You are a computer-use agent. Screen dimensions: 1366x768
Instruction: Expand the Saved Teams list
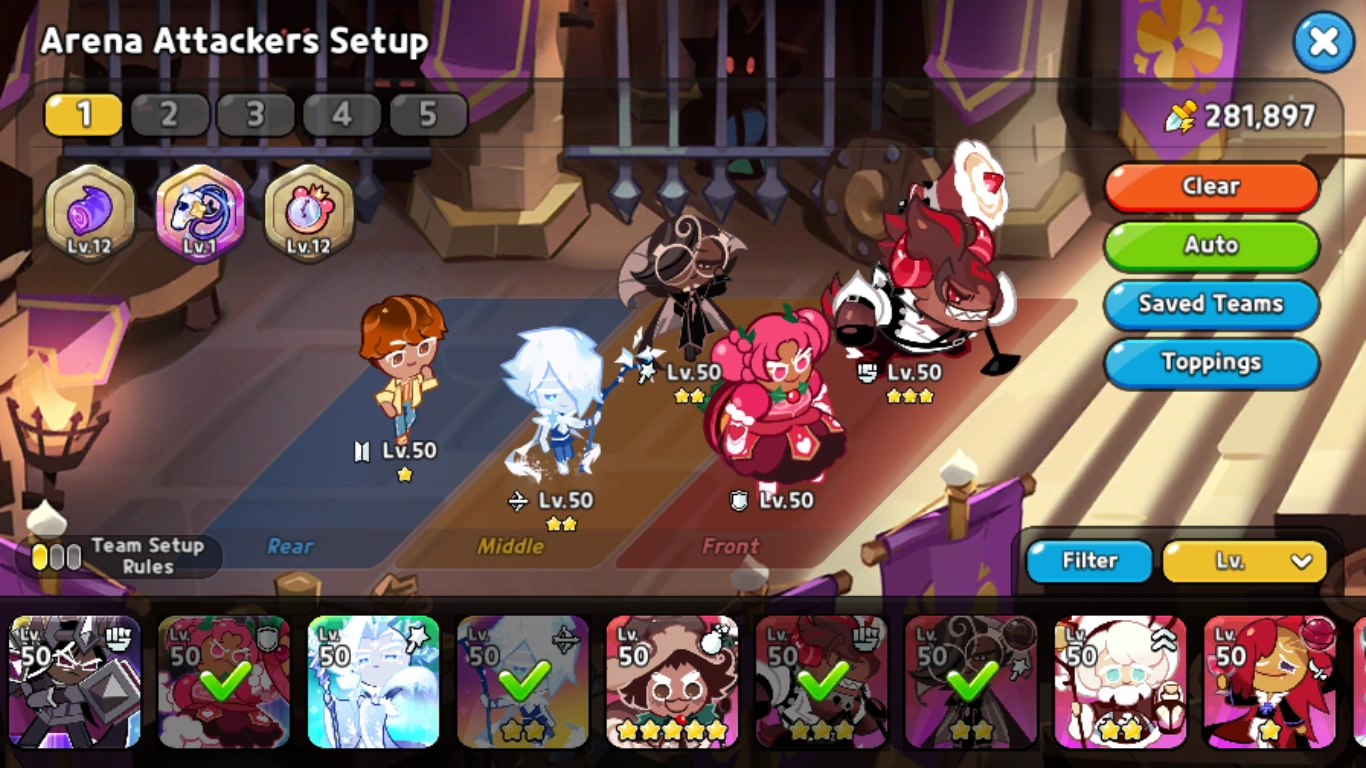tap(1211, 304)
